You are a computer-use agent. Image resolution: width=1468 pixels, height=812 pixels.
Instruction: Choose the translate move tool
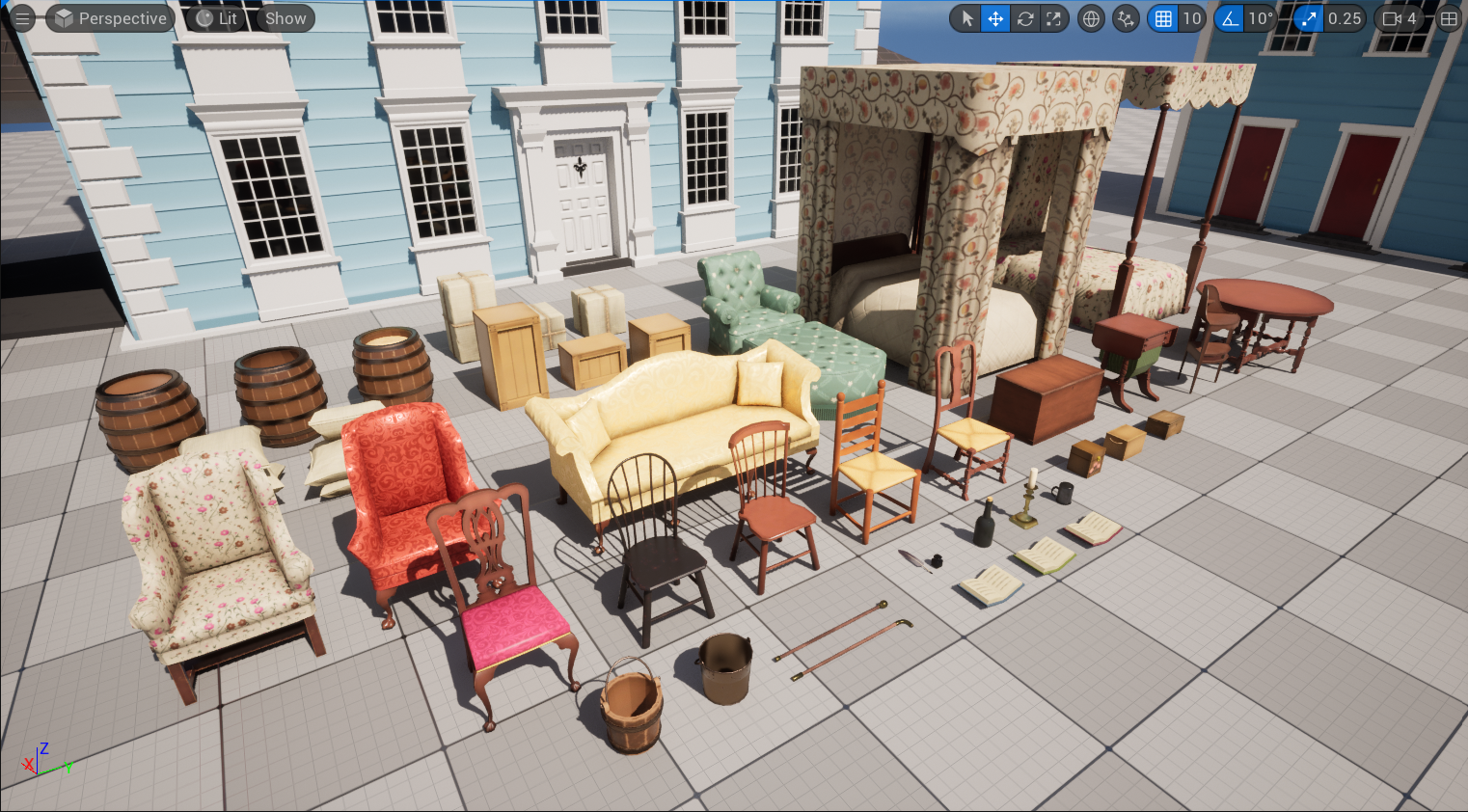[x=995, y=18]
